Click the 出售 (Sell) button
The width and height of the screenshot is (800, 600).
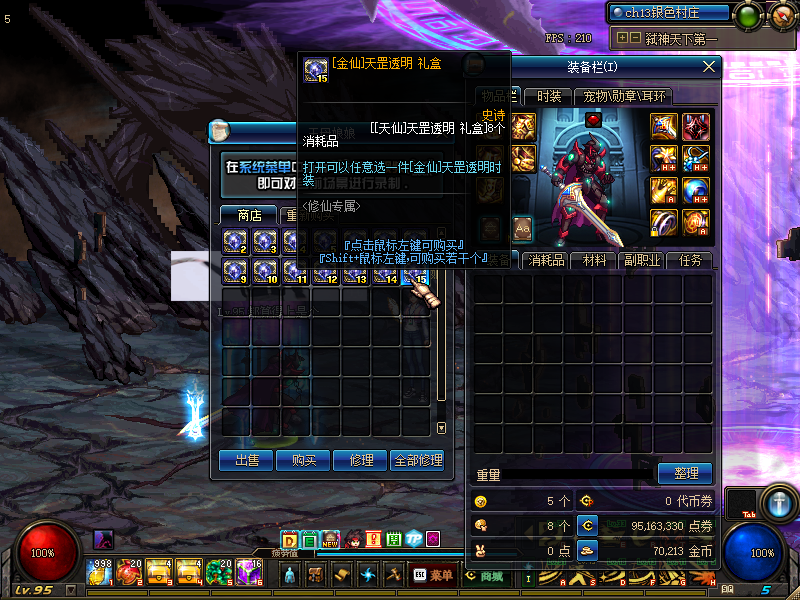pyautogui.click(x=246, y=460)
